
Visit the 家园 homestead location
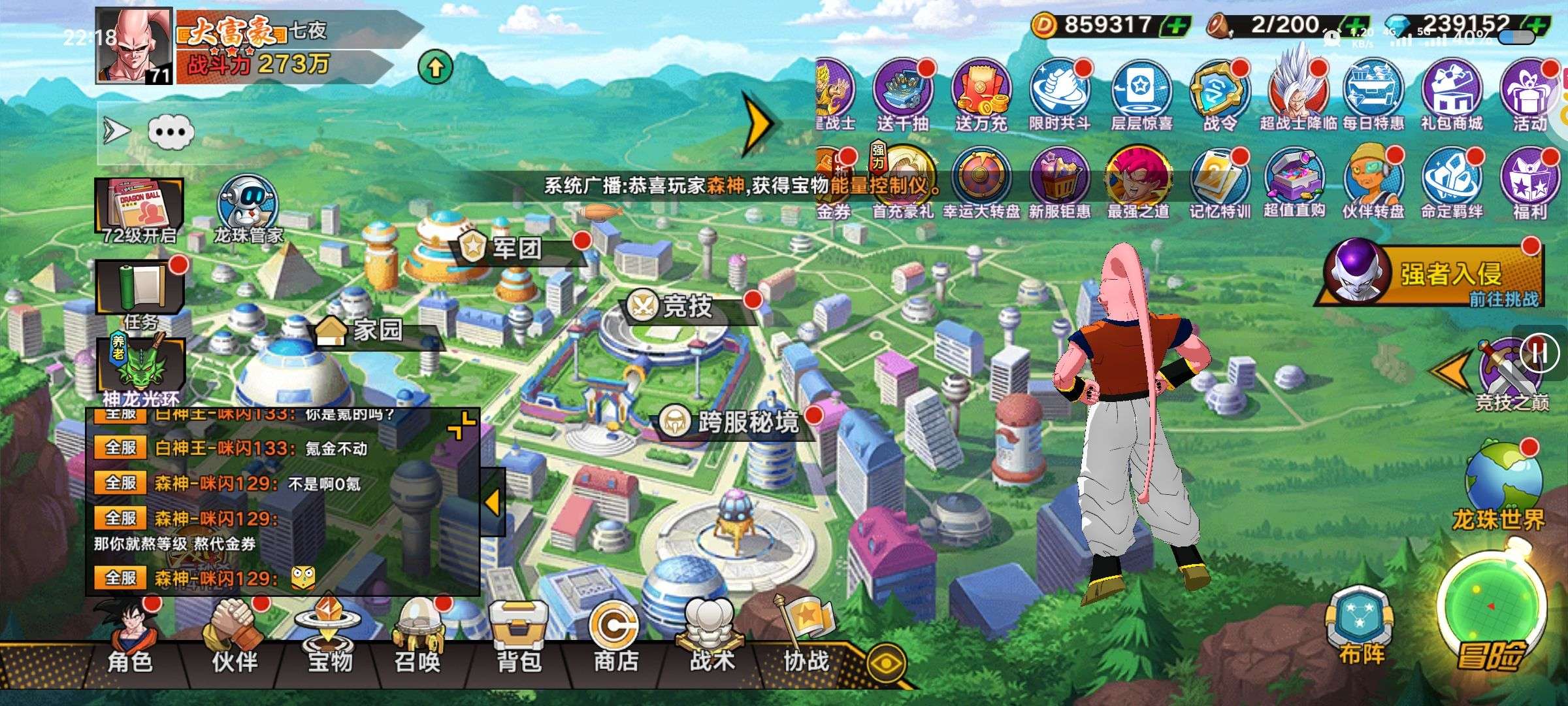[376, 330]
